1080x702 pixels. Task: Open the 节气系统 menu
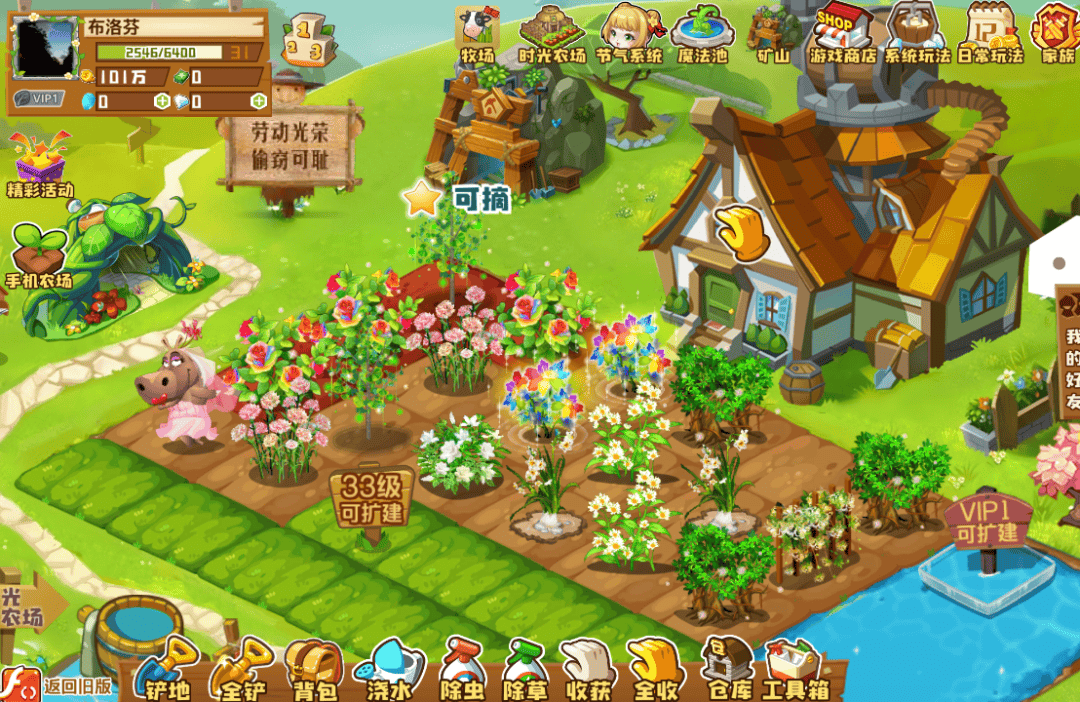pyautogui.click(x=629, y=34)
